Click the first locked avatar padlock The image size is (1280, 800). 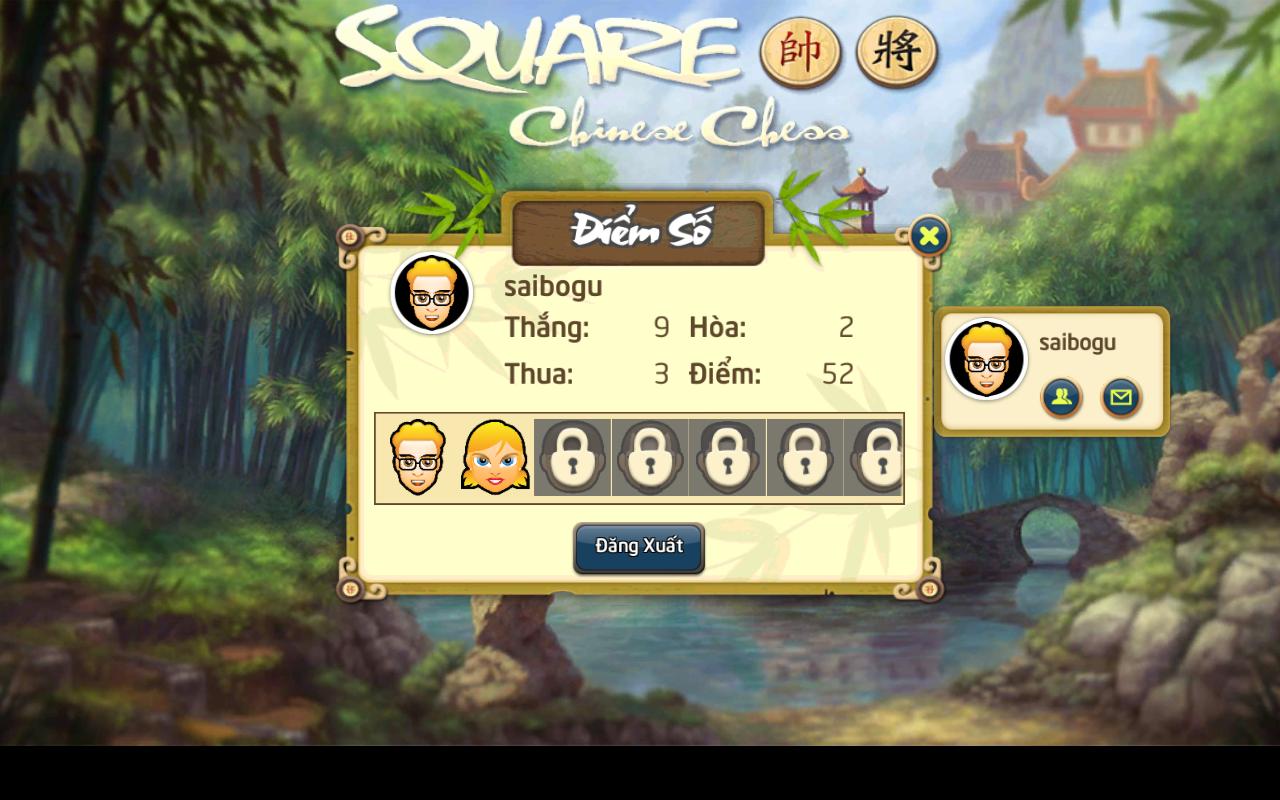pyautogui.click(x=571, y=458)
